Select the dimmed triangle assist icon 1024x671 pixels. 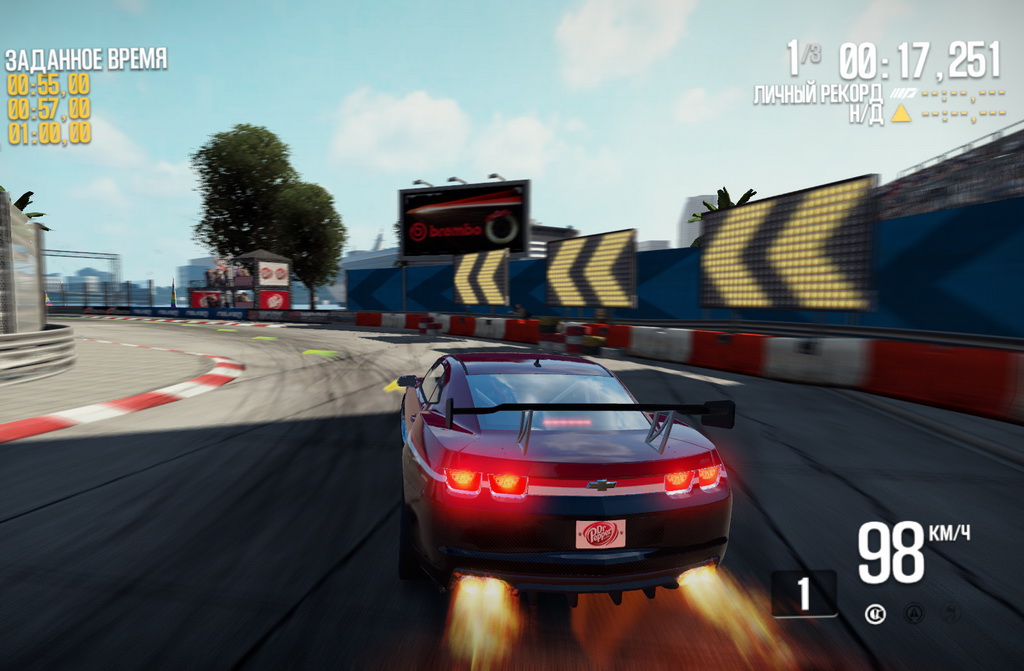pyautogui.click(x=913, y=614)
